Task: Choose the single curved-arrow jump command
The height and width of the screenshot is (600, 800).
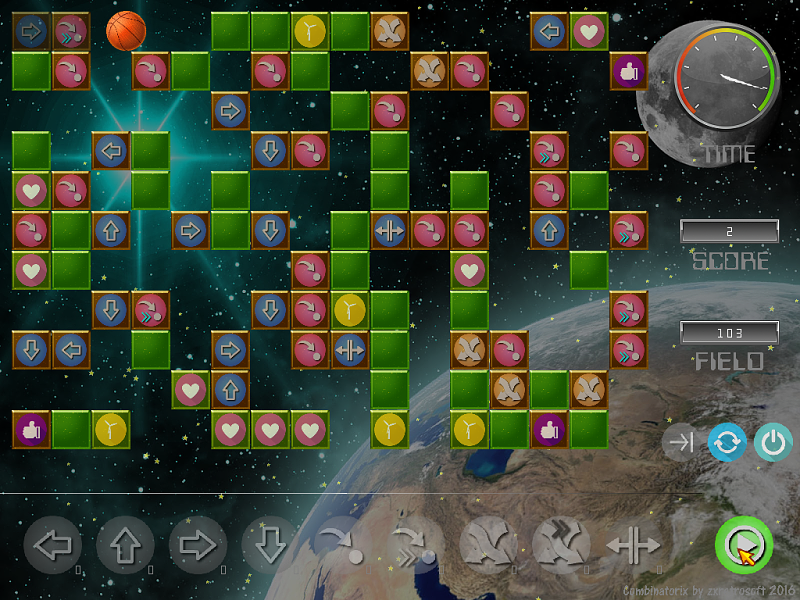Action: coord(343,546)
